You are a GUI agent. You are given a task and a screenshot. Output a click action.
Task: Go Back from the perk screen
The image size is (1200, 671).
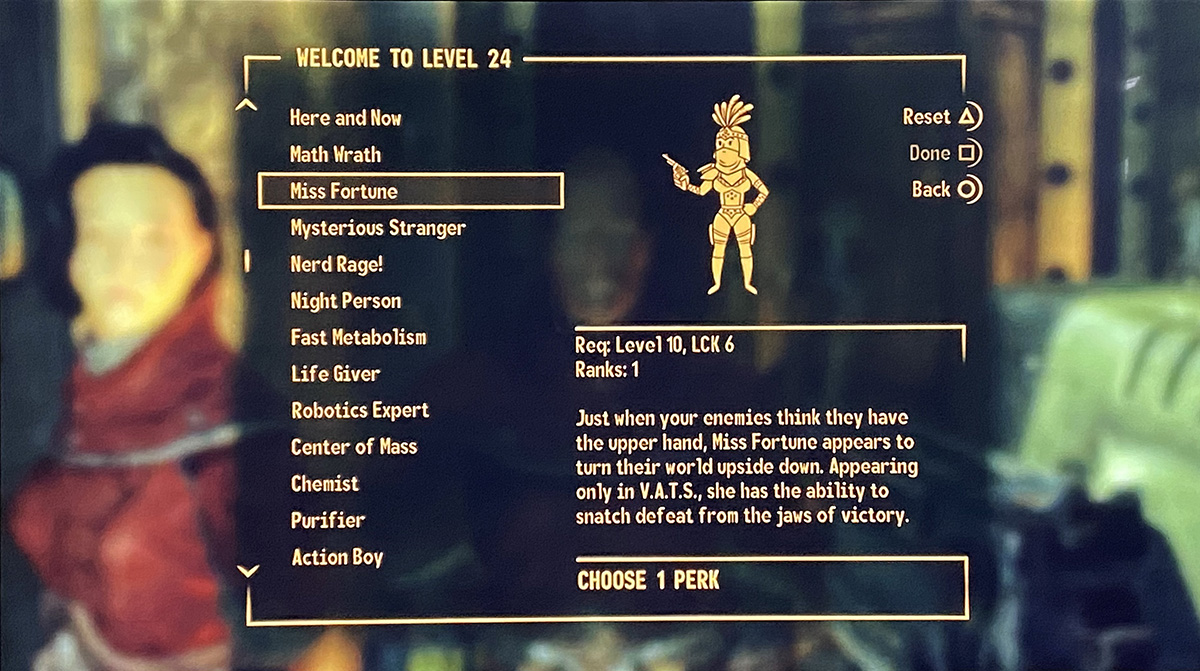tap(946, 190)
